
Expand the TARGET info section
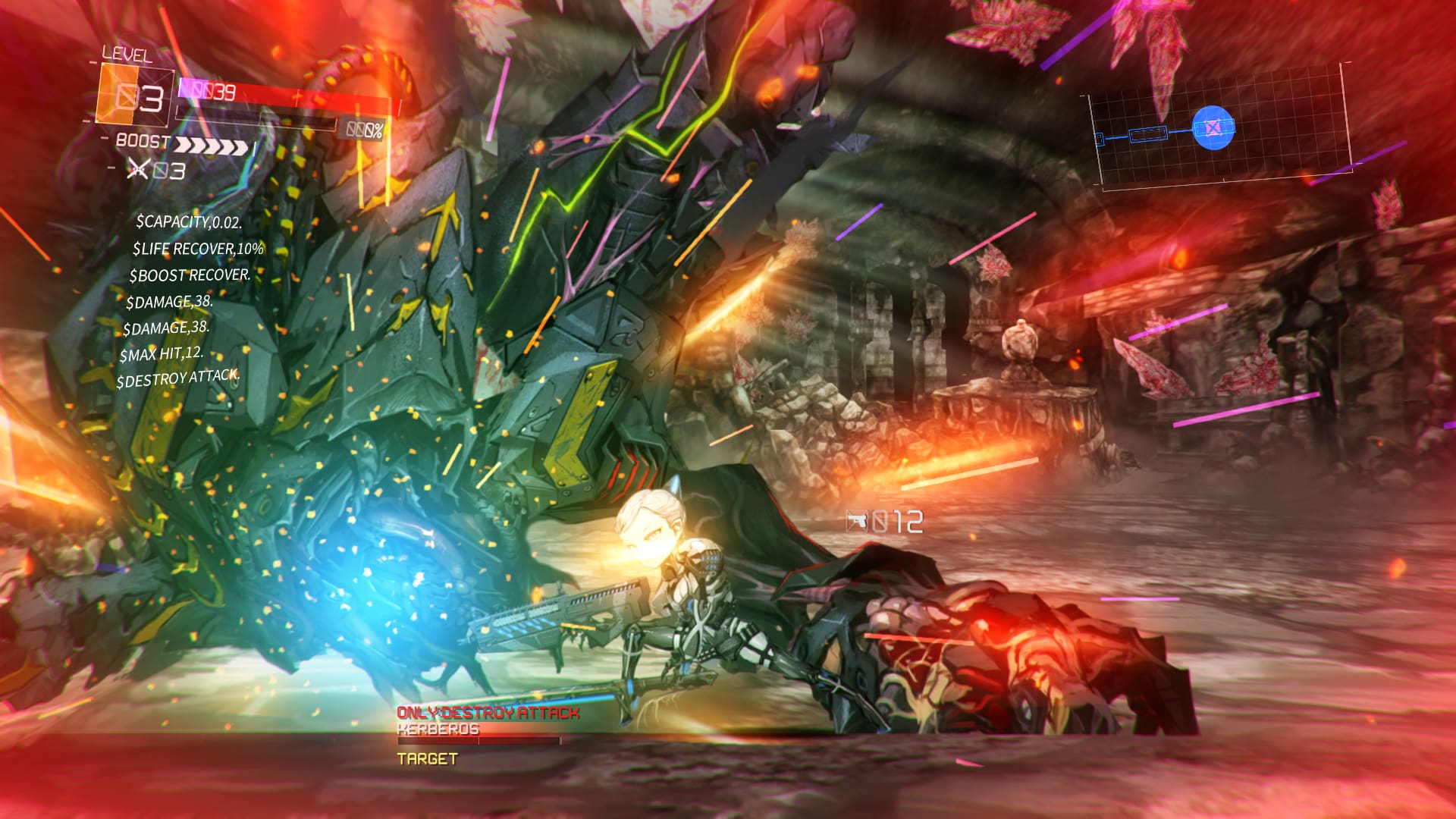click(426, 756)
